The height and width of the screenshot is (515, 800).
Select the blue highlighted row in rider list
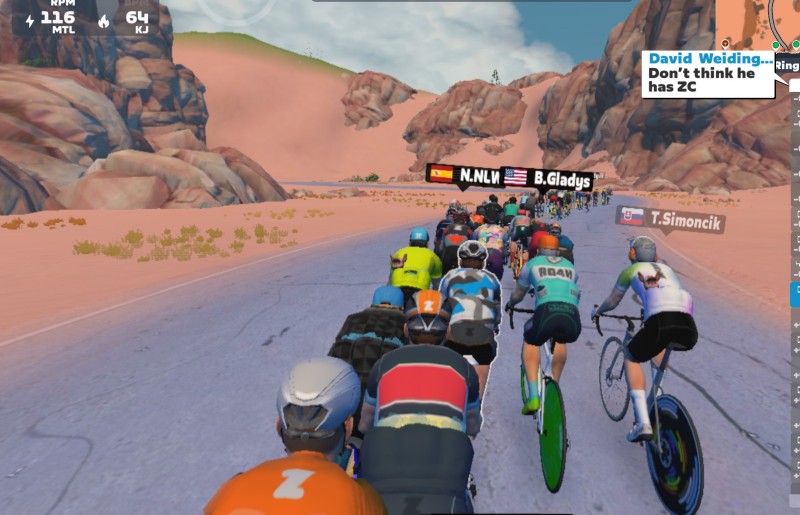point(795,294)
